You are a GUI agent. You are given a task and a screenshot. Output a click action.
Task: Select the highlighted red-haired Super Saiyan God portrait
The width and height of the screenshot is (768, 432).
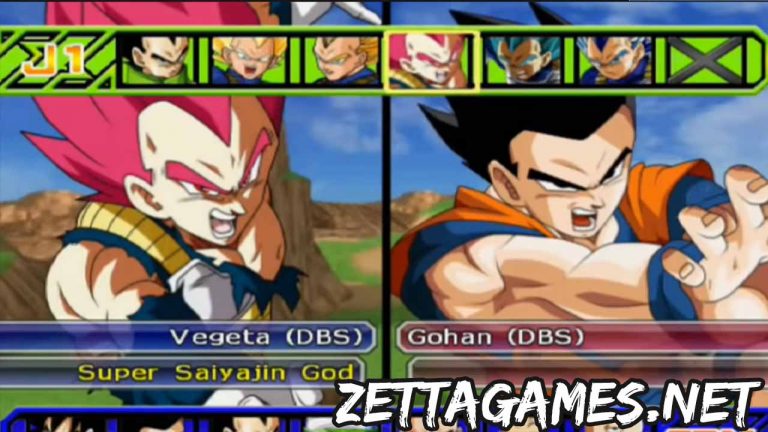tap(432, 60)
